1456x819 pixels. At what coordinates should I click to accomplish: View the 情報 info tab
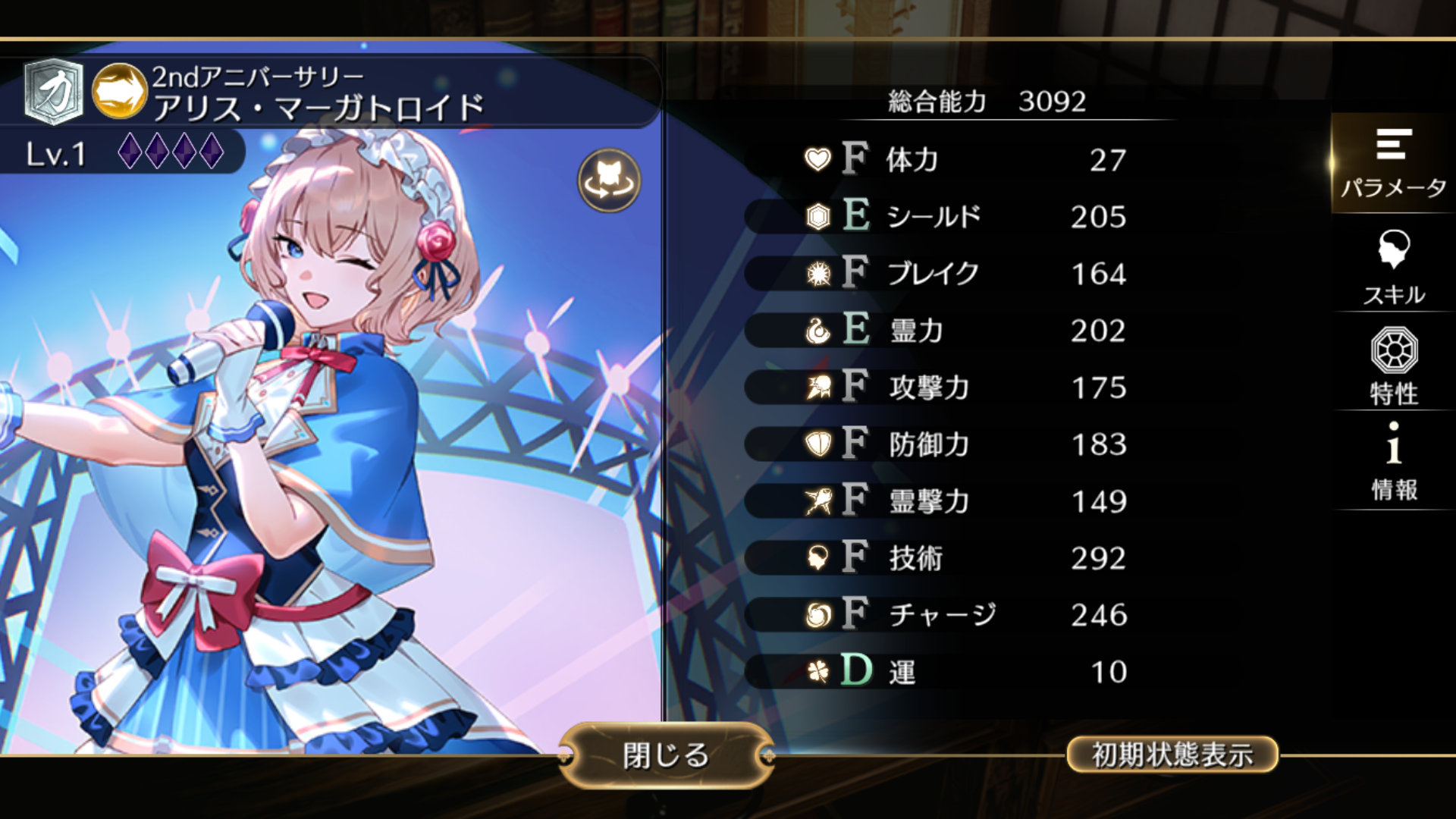(1393, 461)
